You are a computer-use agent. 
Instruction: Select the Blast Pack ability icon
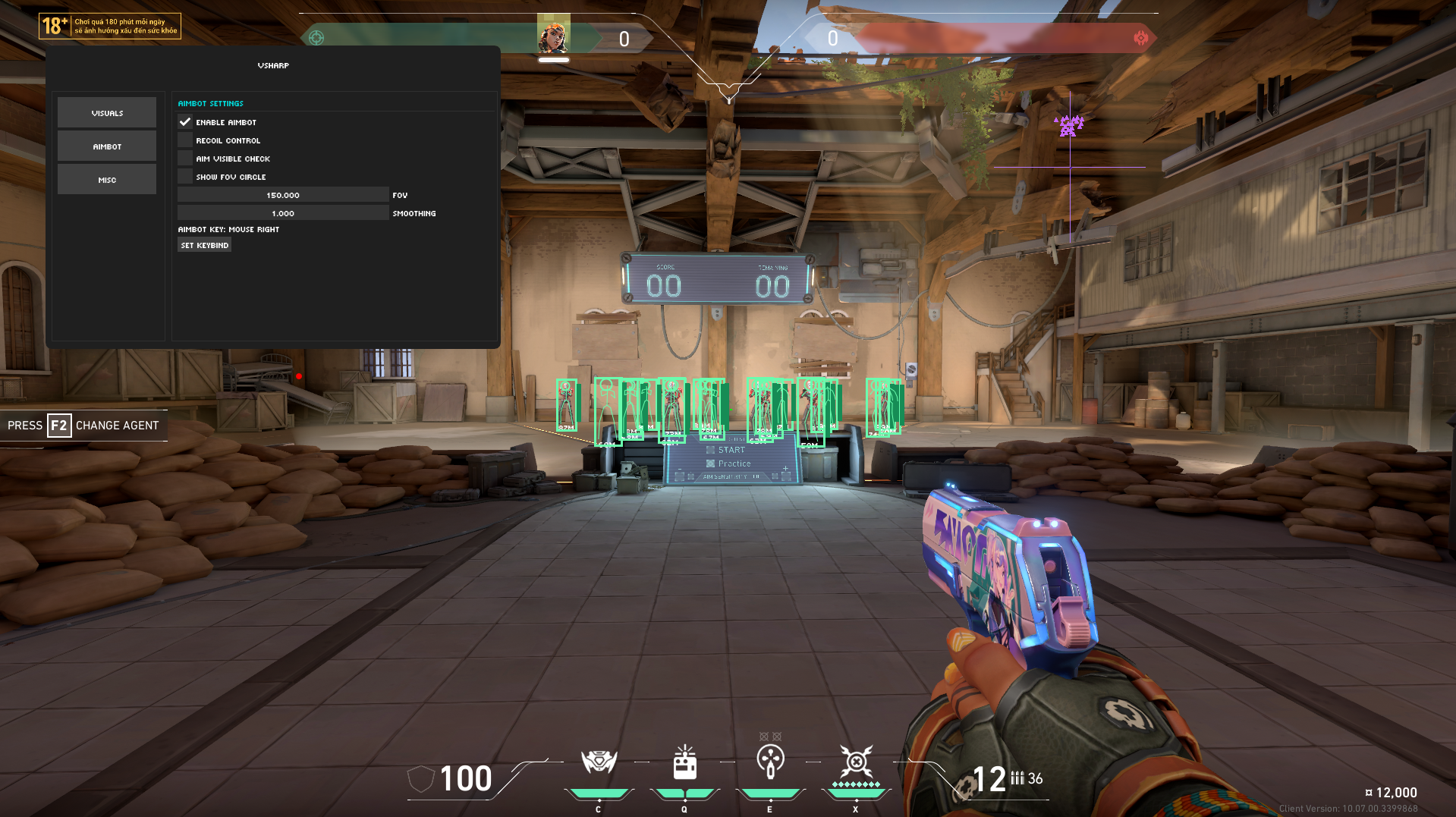pos(684,762)
